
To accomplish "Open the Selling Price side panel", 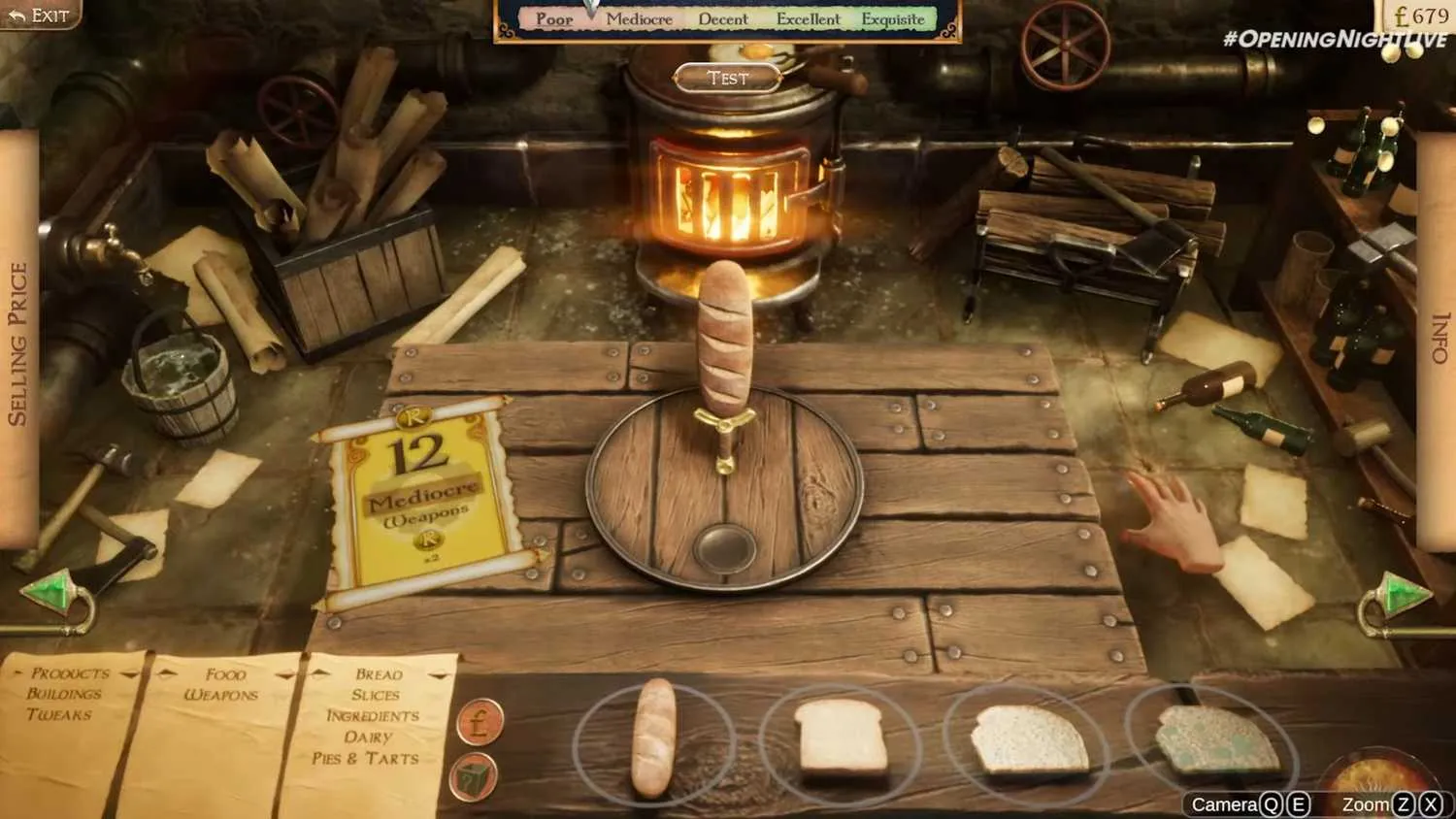I will (x=17, y=344).
